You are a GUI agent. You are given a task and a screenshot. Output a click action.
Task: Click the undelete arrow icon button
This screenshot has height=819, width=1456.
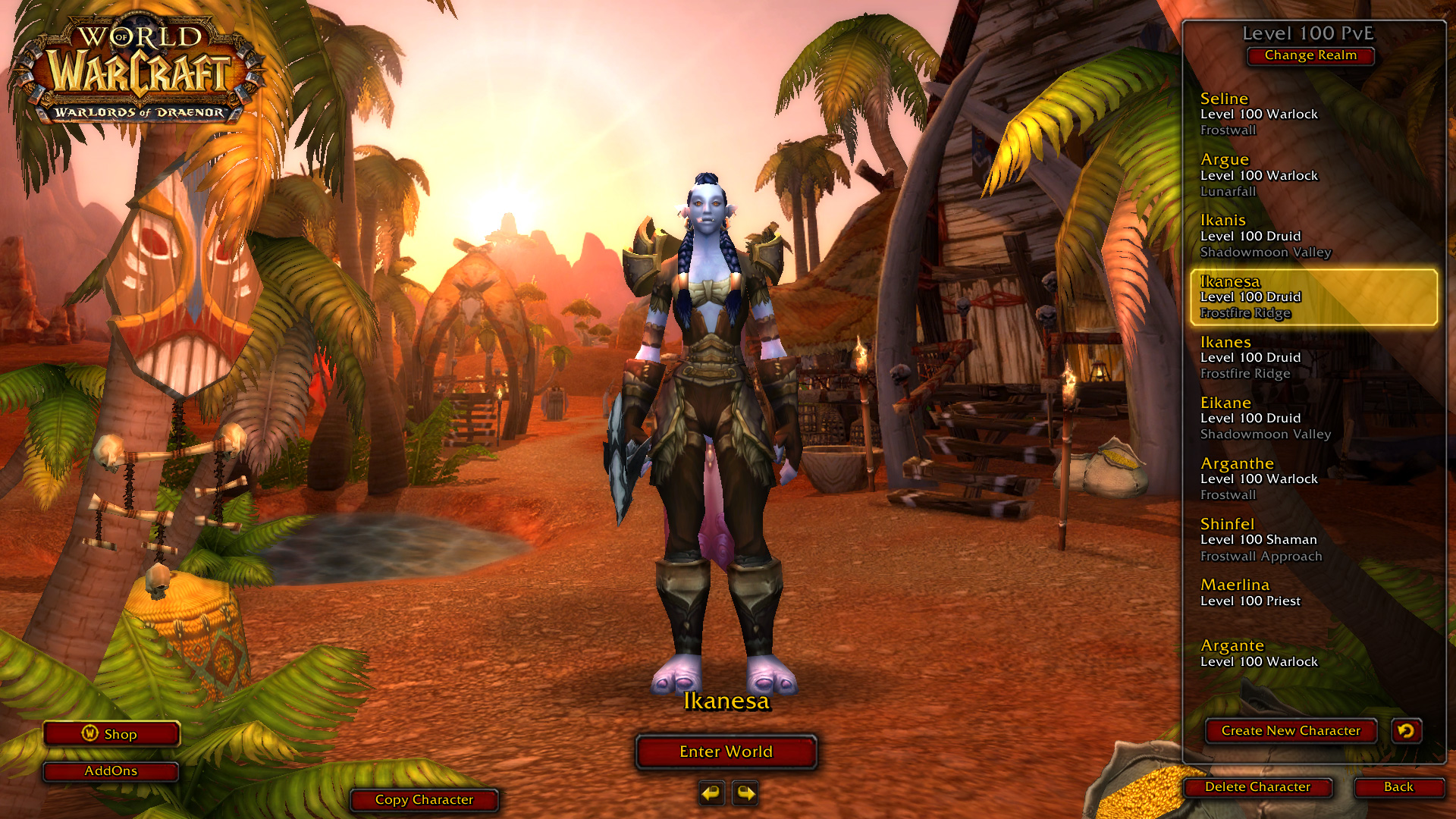pyautogui.click(x=1406, y=731)
